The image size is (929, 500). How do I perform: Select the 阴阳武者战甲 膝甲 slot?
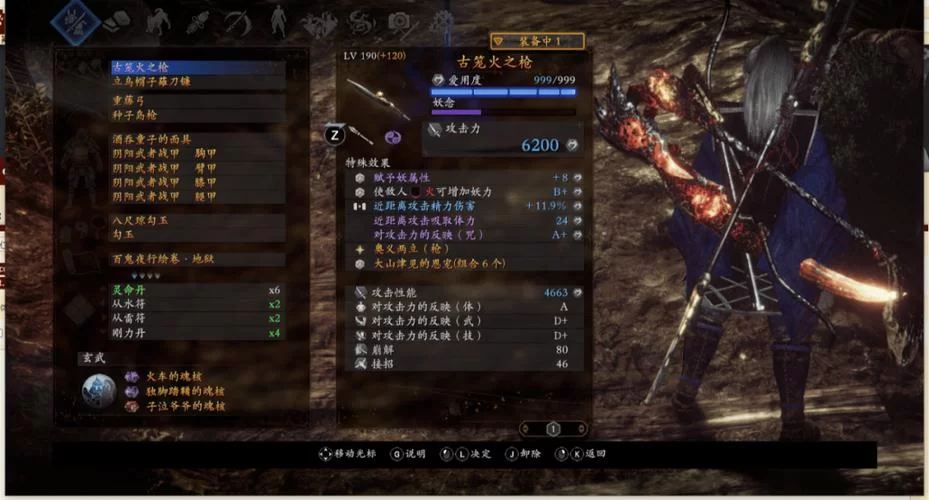pyautogui.click(x=195, y=183)
